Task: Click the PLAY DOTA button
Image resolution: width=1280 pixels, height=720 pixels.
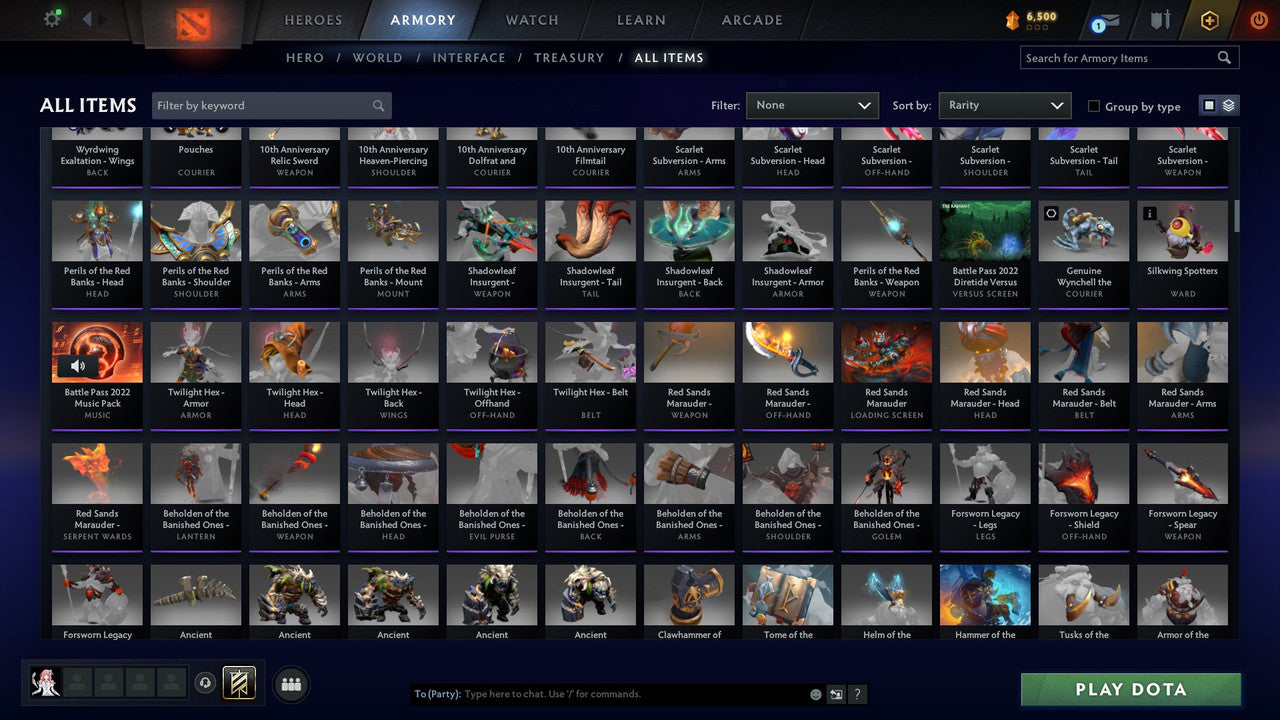Action: (1130, 689)
